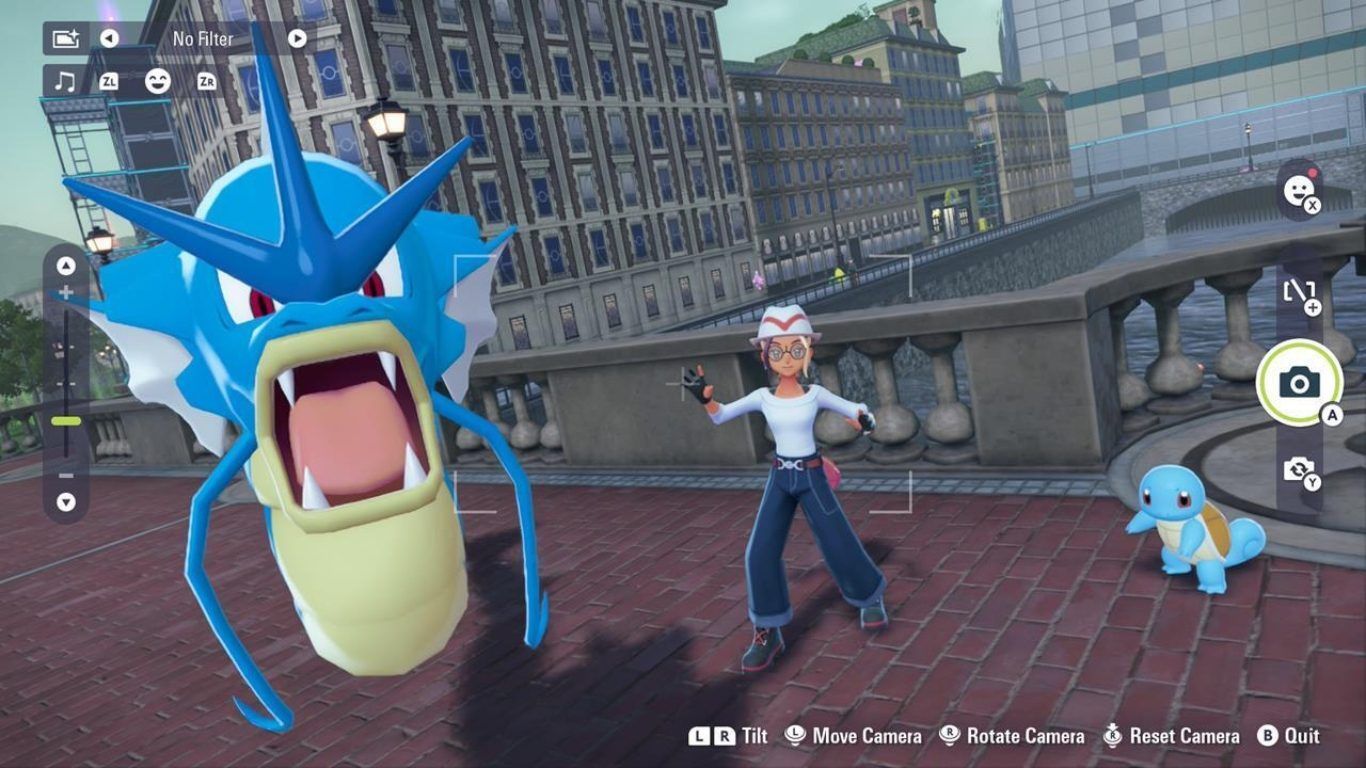
Task: Flip the camera with the rotate-camera icon
Action: 1298,469
